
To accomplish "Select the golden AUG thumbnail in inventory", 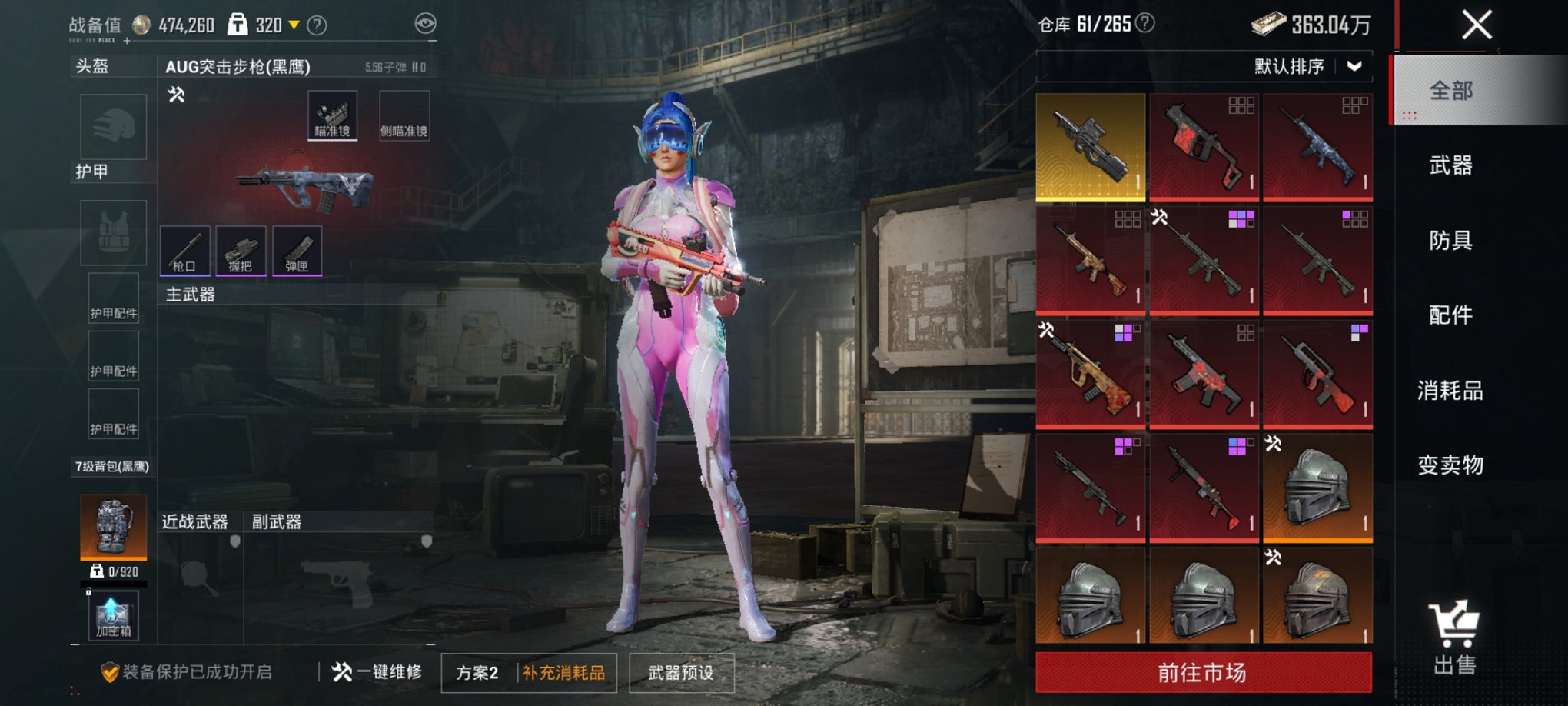I will (1091, 145).
